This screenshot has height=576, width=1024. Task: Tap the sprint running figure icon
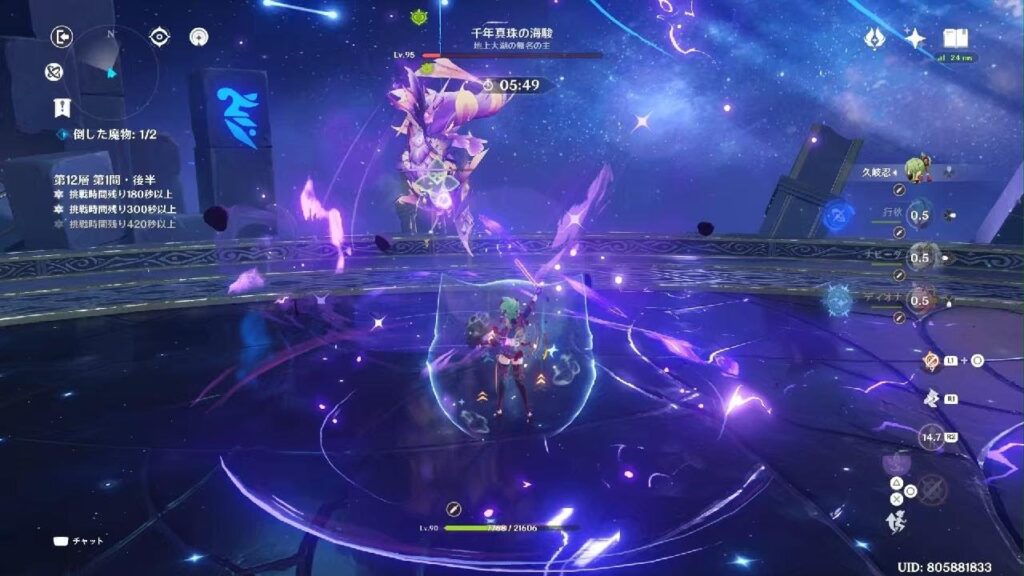click(895, 522)
